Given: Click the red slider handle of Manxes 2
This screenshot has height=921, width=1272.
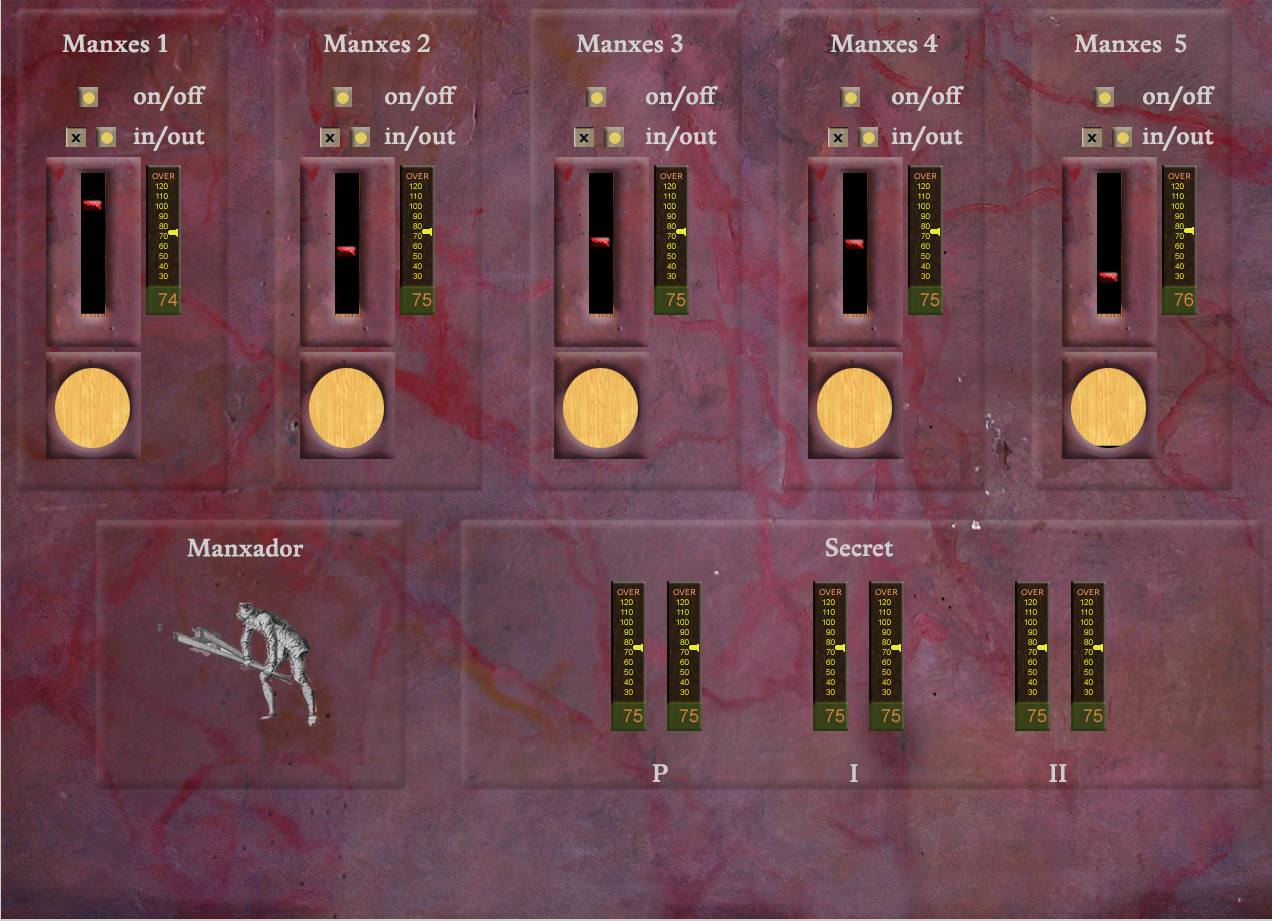Looking at the screenshot, I should point(347,250).
